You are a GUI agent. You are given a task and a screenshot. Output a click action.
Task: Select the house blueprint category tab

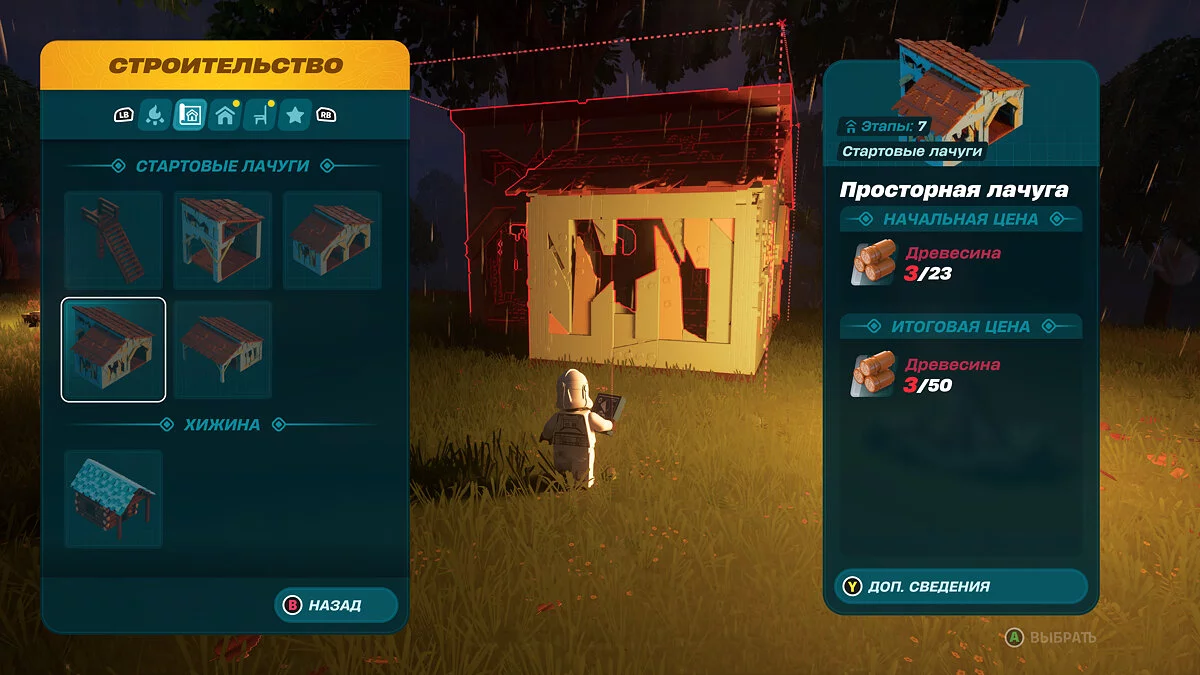pos(190,115)
